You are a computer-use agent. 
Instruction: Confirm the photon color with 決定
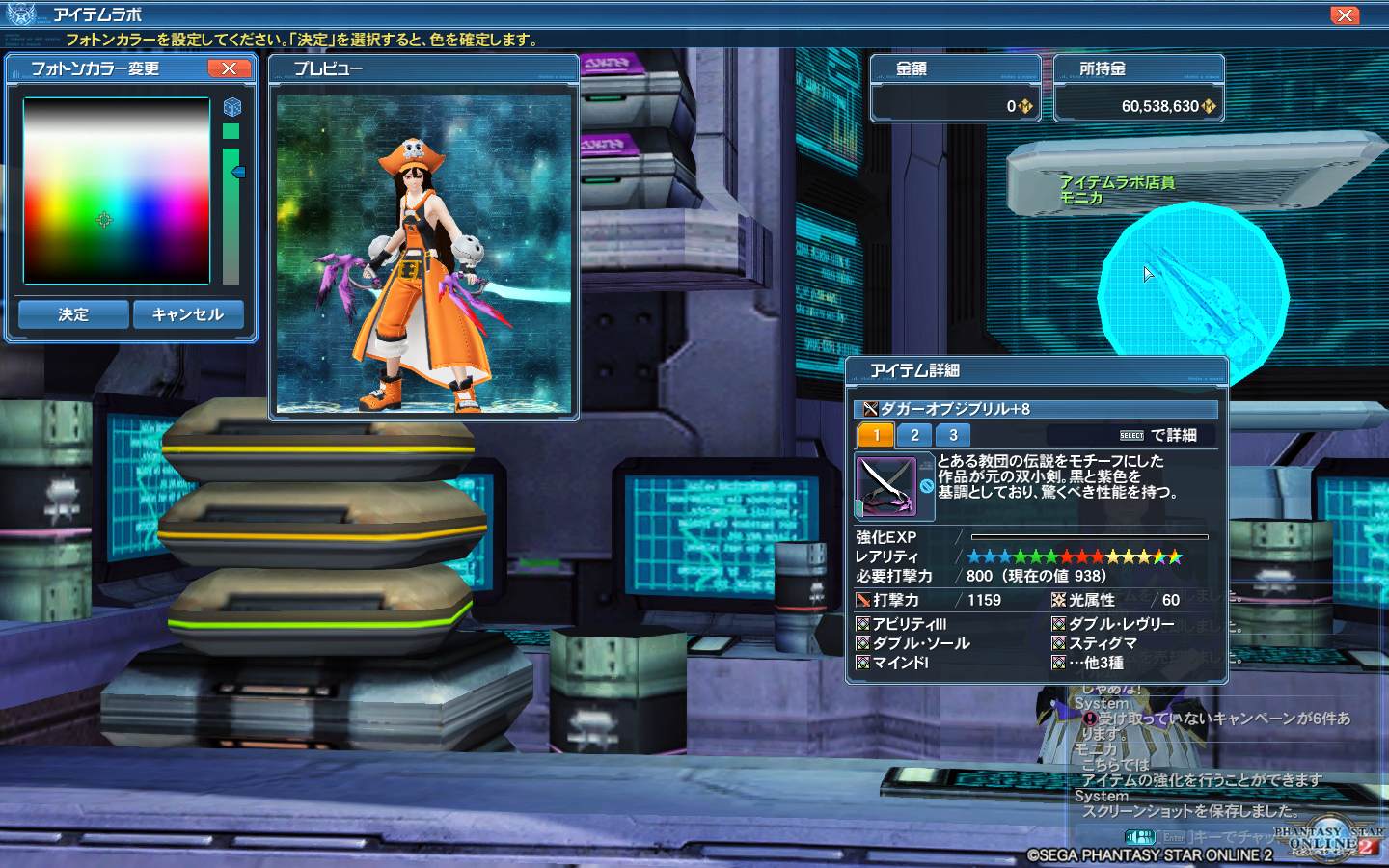point(73,314)
